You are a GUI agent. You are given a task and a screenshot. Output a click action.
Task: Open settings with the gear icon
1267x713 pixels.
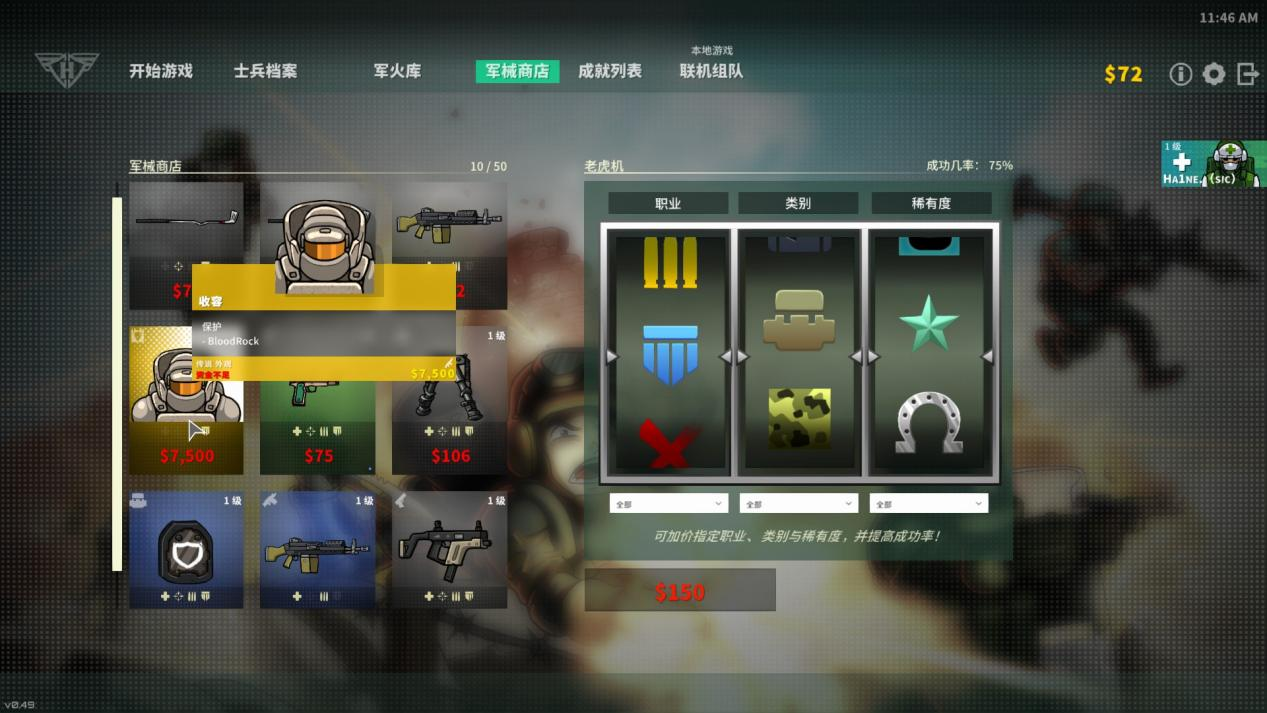1214,74
